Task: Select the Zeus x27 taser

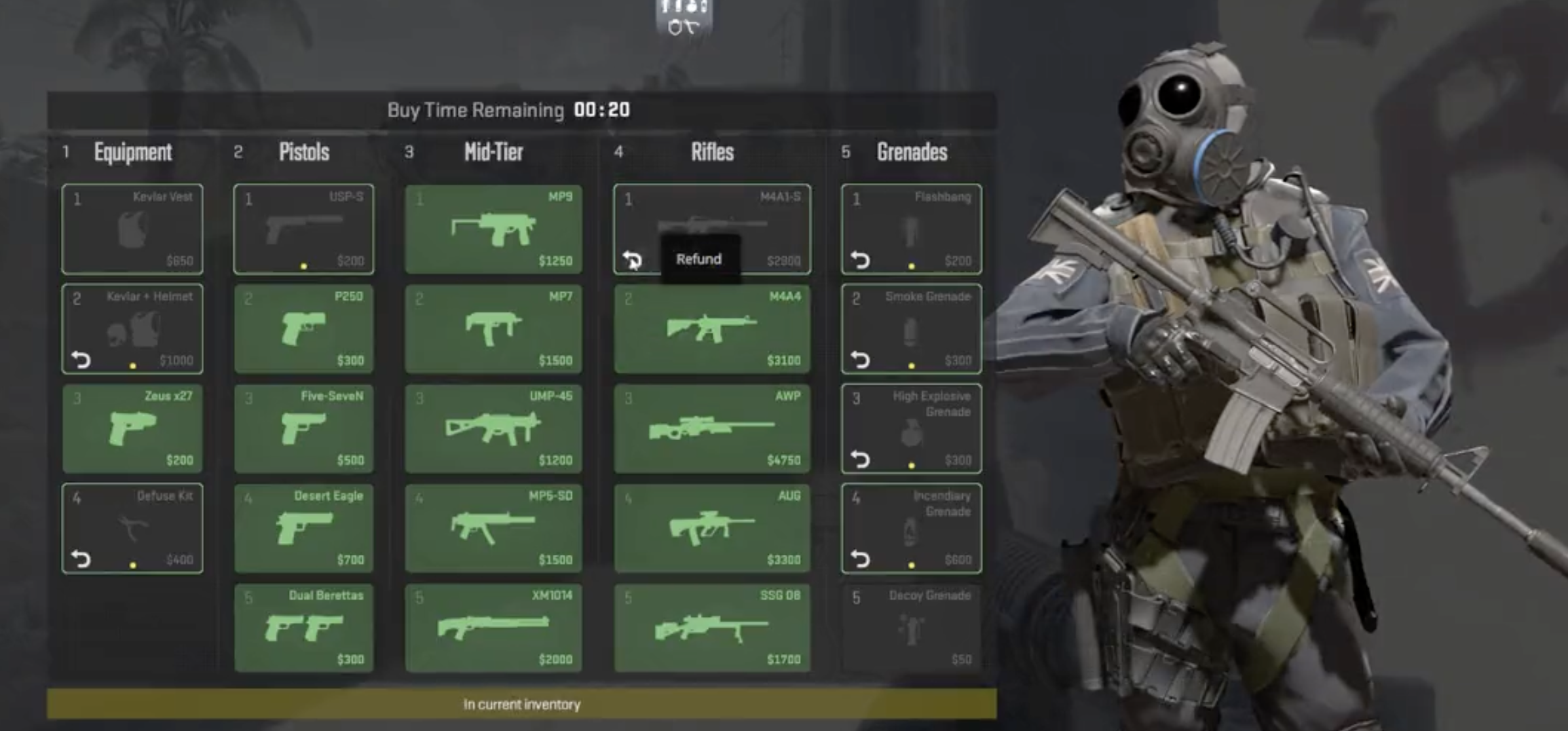Action: click(x=132, y=429)
